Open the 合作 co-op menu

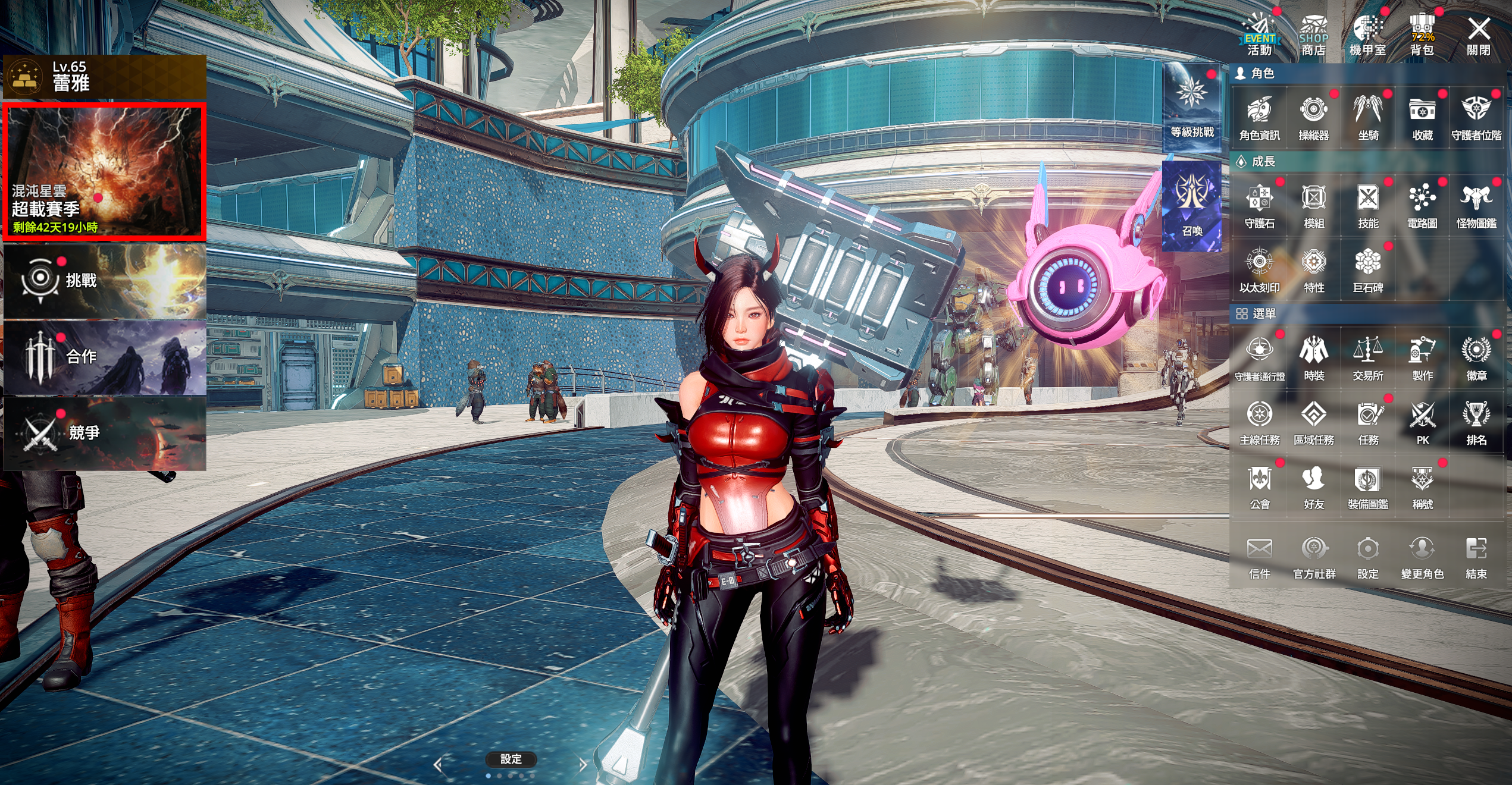click(x=105, y=357)
